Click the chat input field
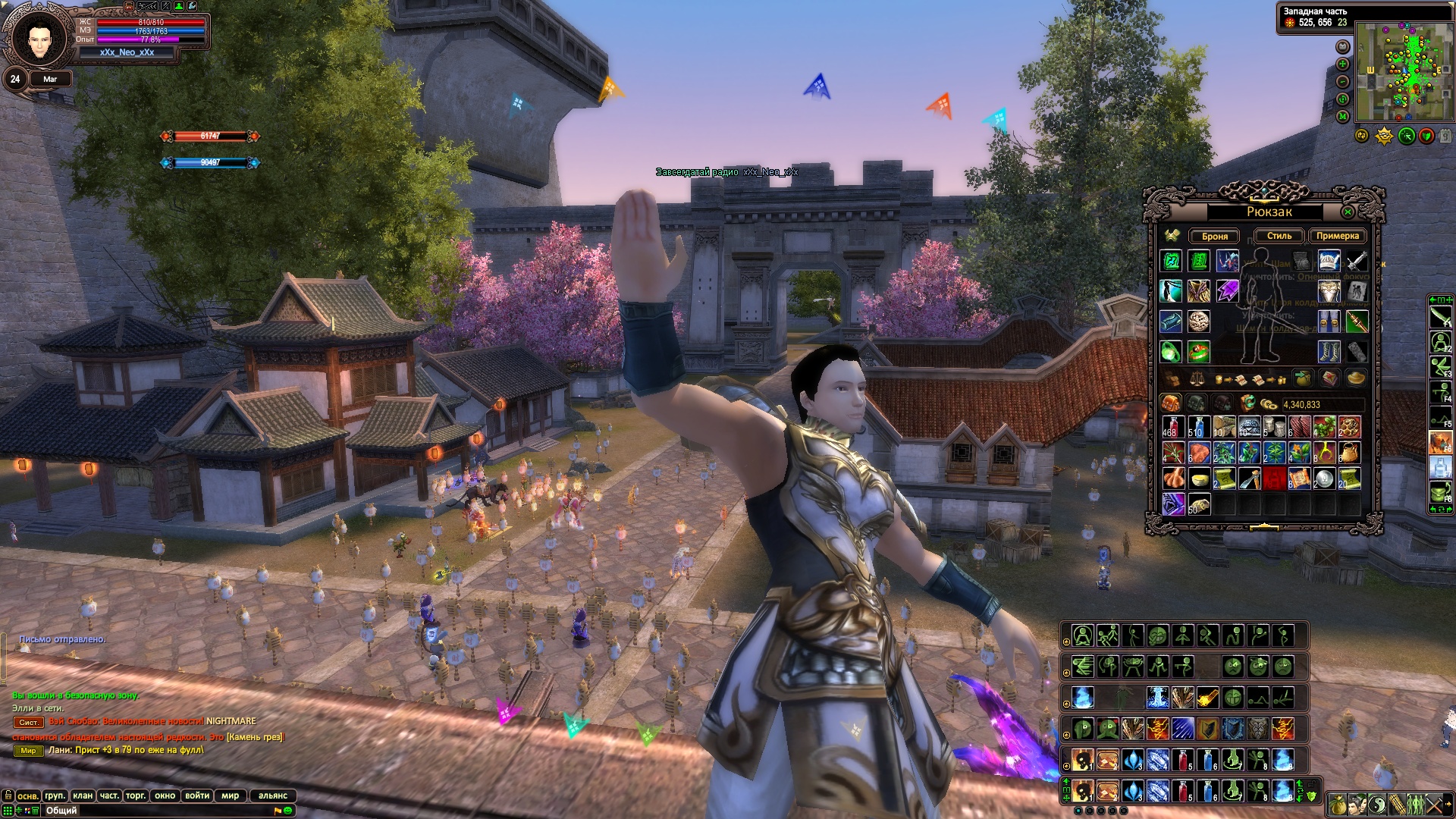 [152, 811]
